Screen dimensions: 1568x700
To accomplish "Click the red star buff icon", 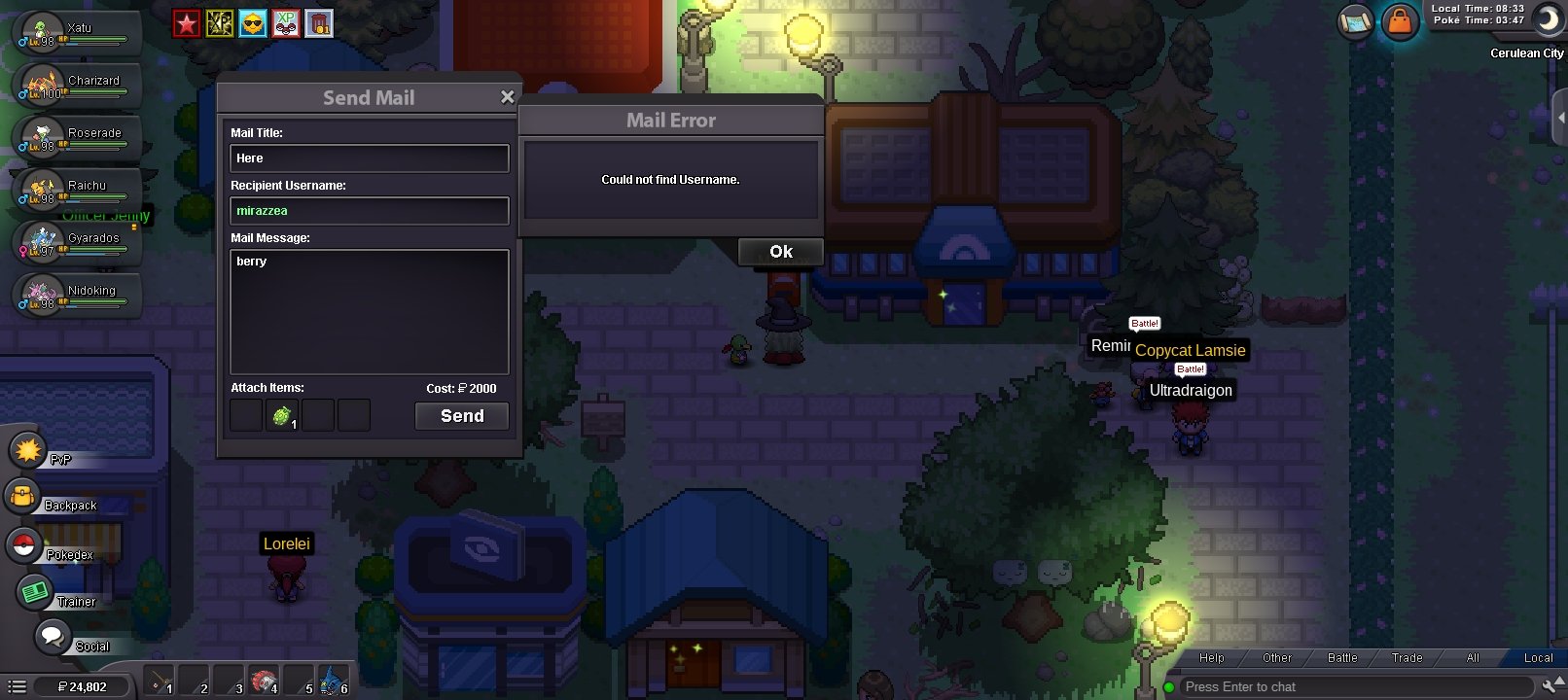I will coord(186,20).
